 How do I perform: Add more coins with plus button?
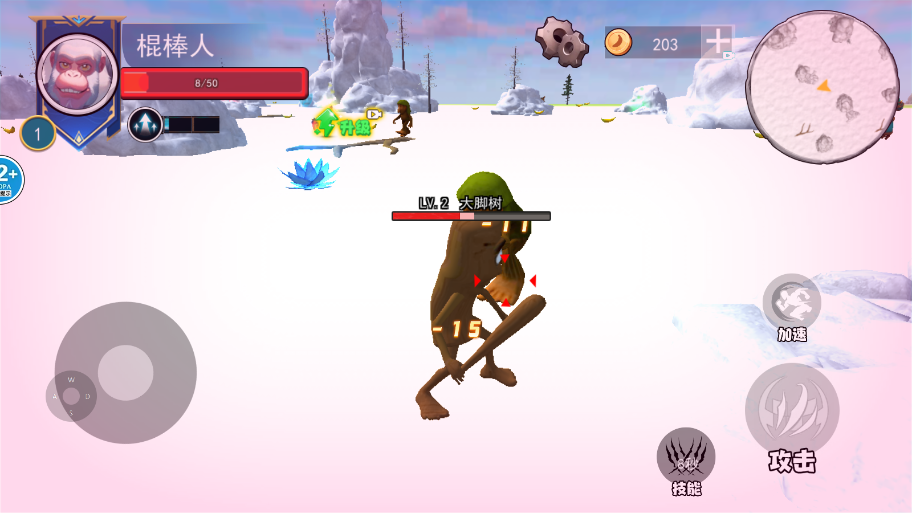click(718, 43)
